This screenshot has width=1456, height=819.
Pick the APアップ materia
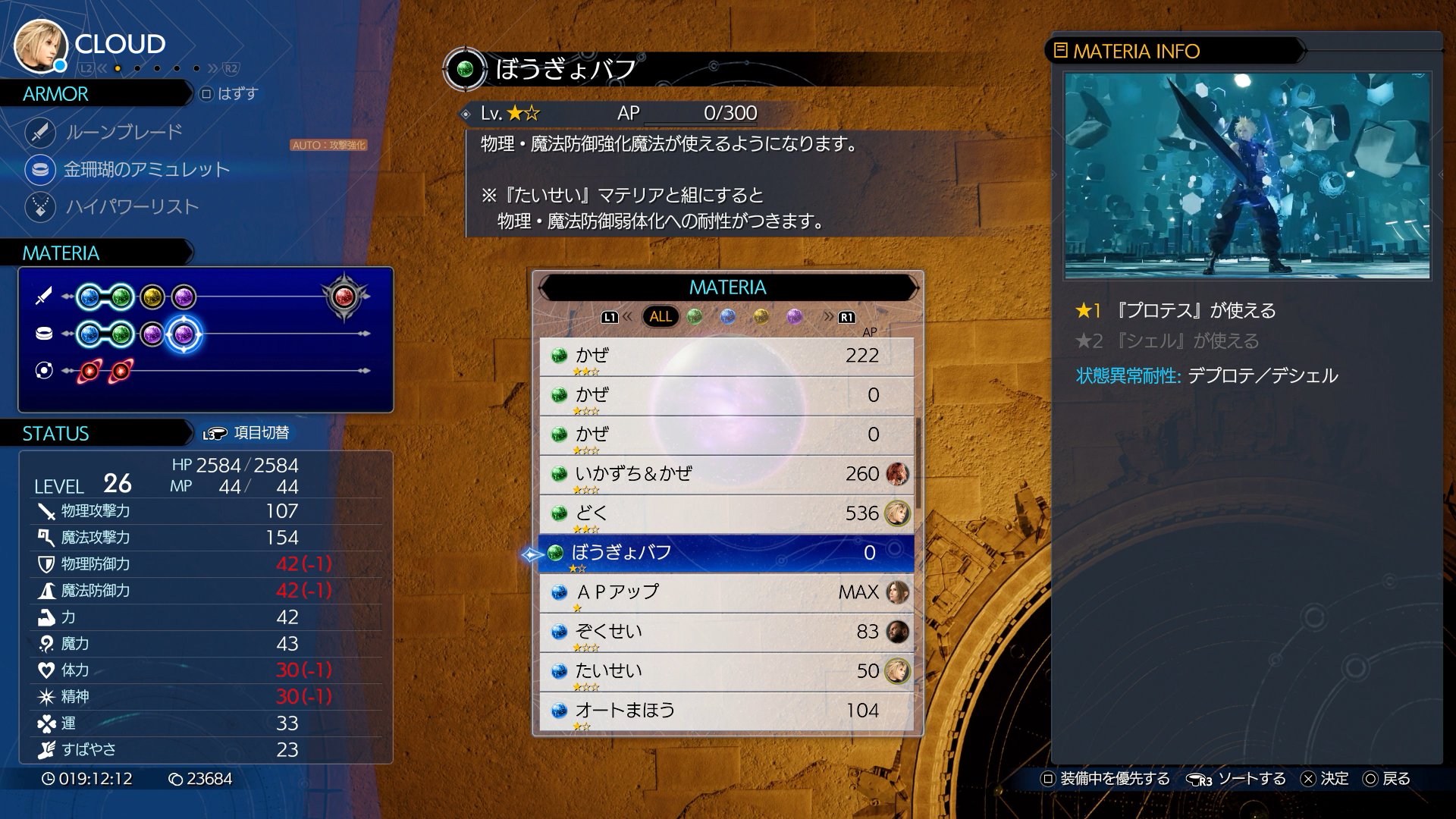click(x=726, y=592)
